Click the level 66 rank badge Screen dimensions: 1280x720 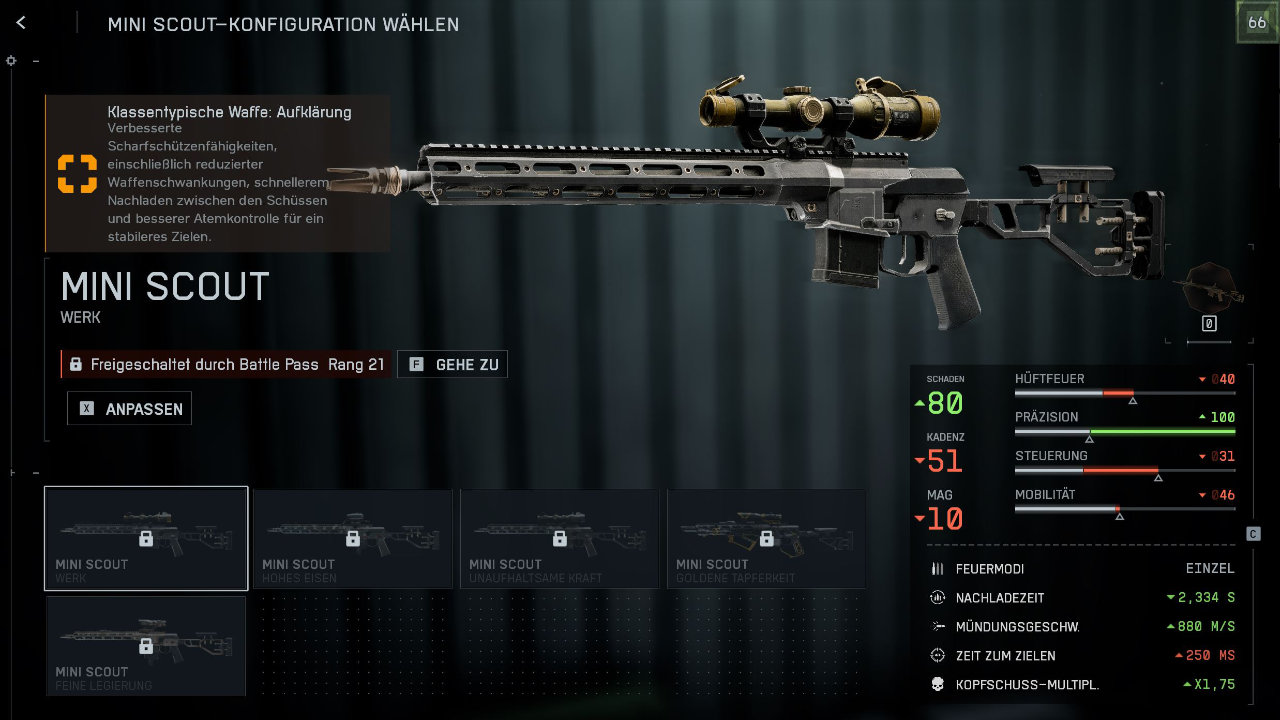(x=1256, y=24)
